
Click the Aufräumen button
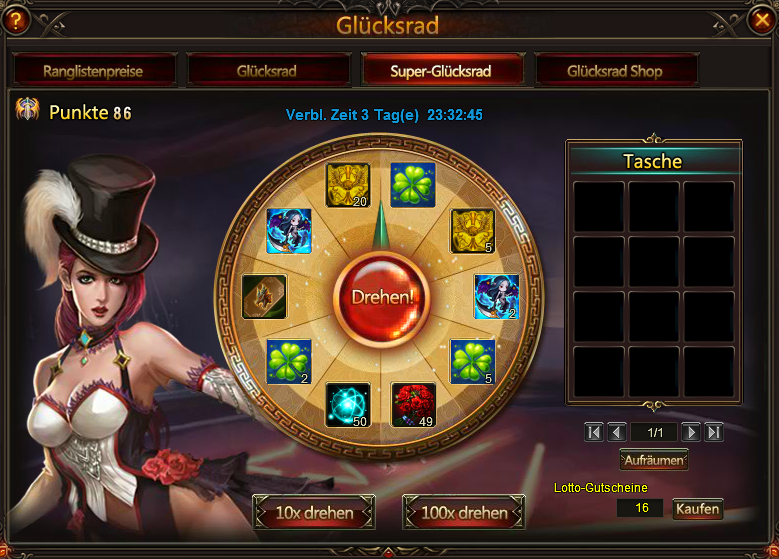coord(654,460)
